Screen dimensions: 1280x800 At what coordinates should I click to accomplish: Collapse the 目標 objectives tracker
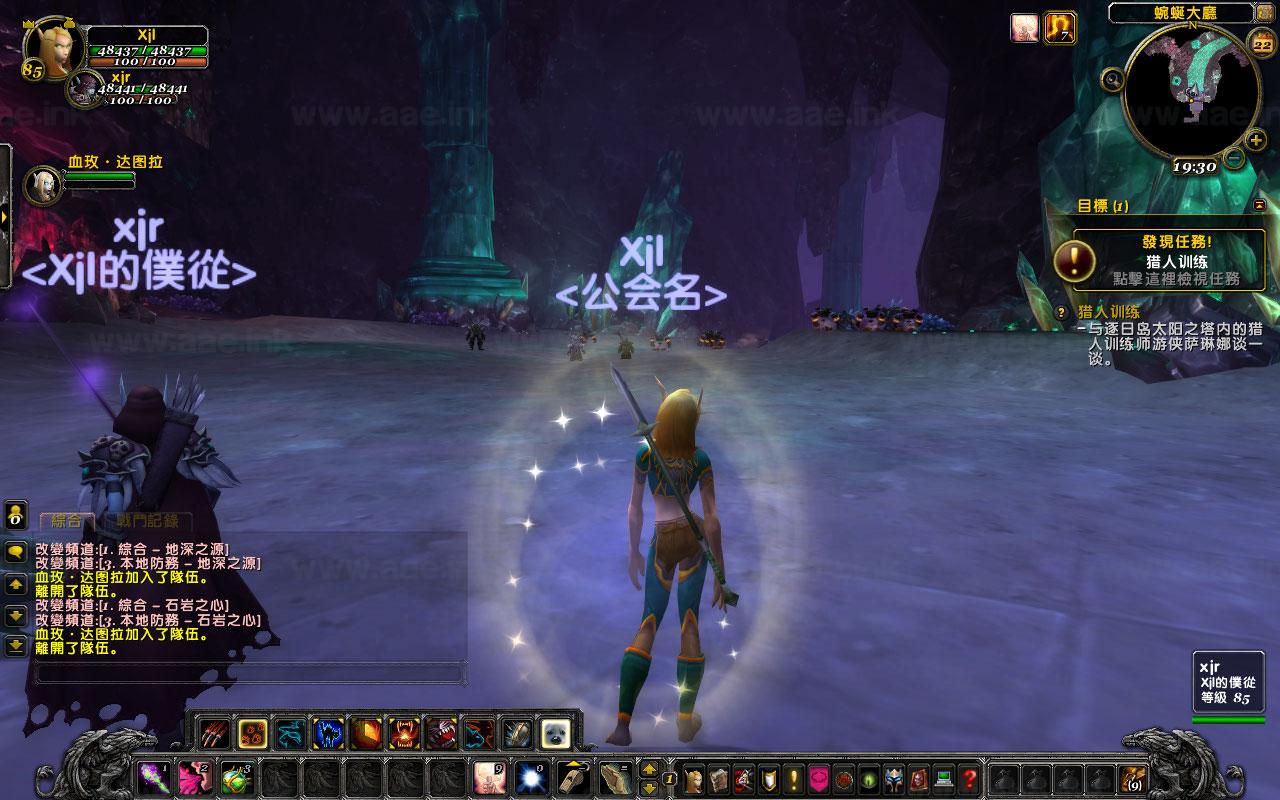tap(1259, 205)
